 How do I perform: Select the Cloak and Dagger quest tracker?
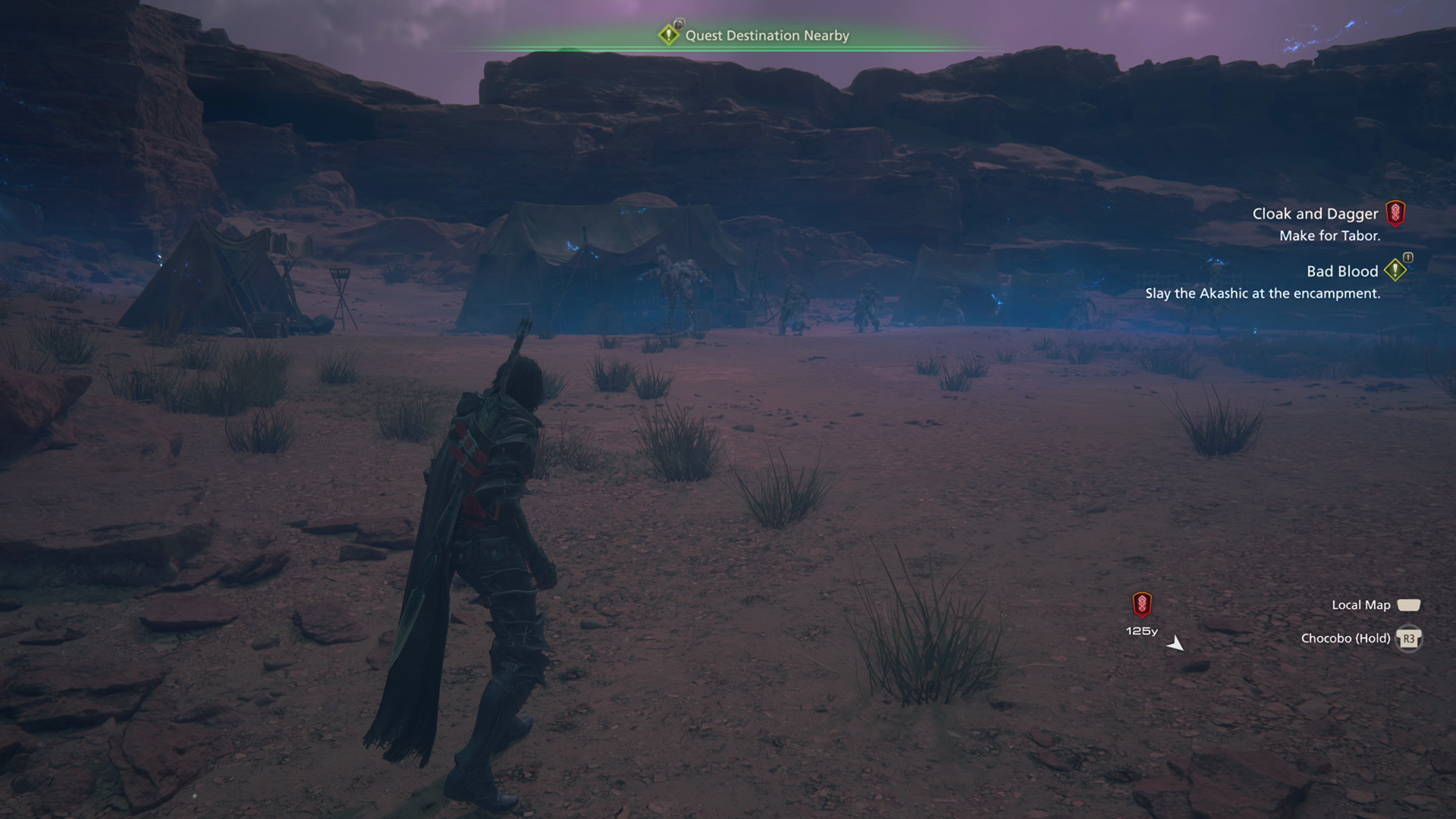click(1315, 215)
